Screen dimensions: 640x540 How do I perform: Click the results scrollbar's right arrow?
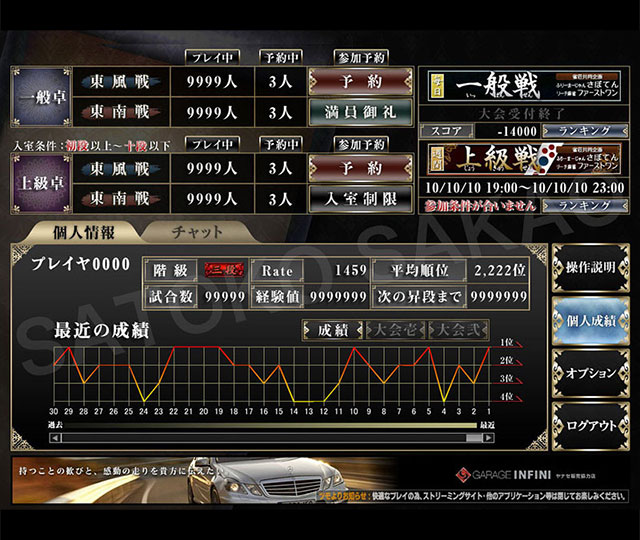pos(488,437)
